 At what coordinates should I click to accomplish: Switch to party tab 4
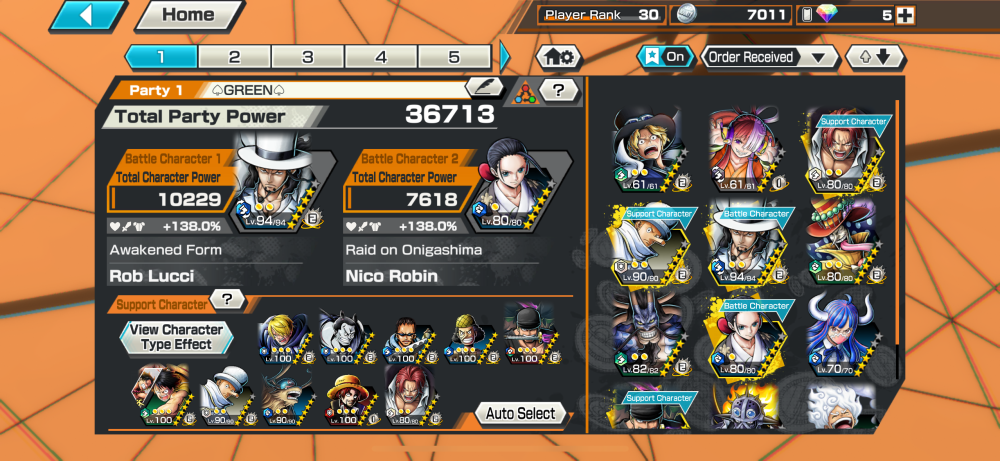pos(381,57)
